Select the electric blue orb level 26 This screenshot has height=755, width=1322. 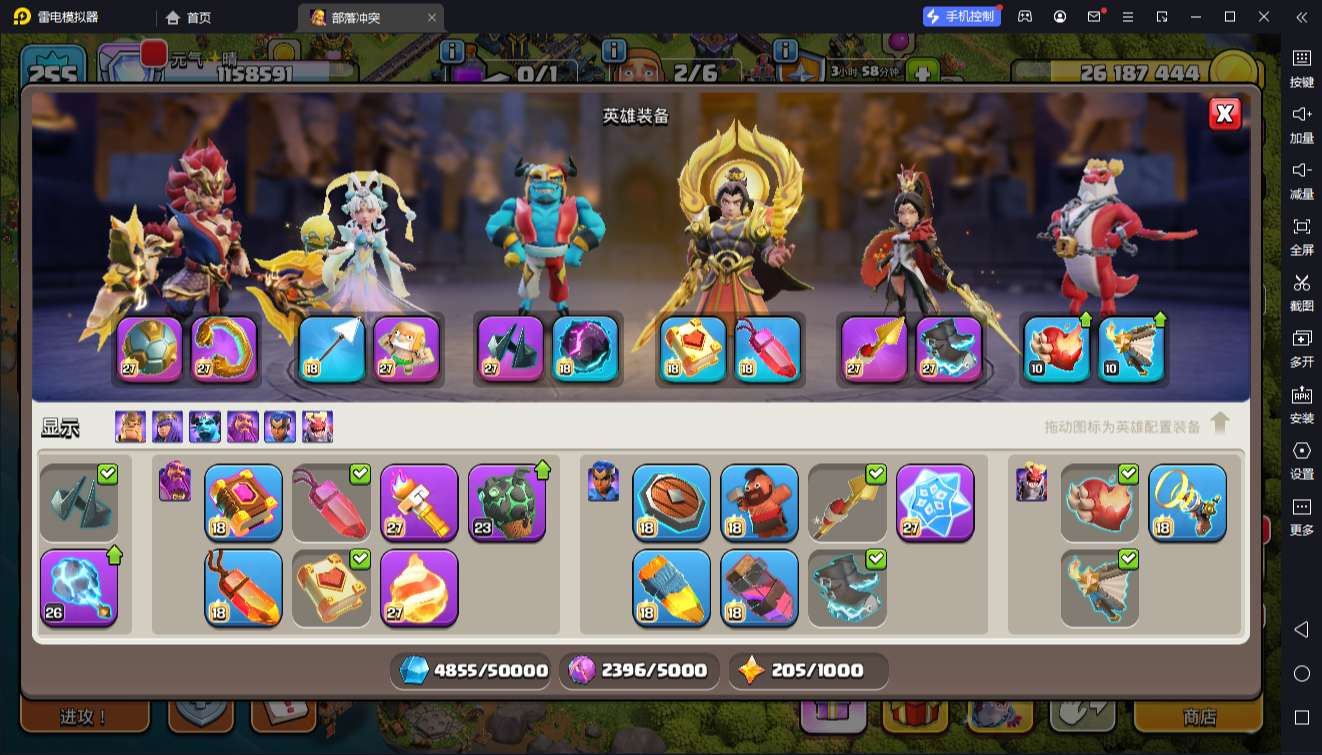(79, 587)
